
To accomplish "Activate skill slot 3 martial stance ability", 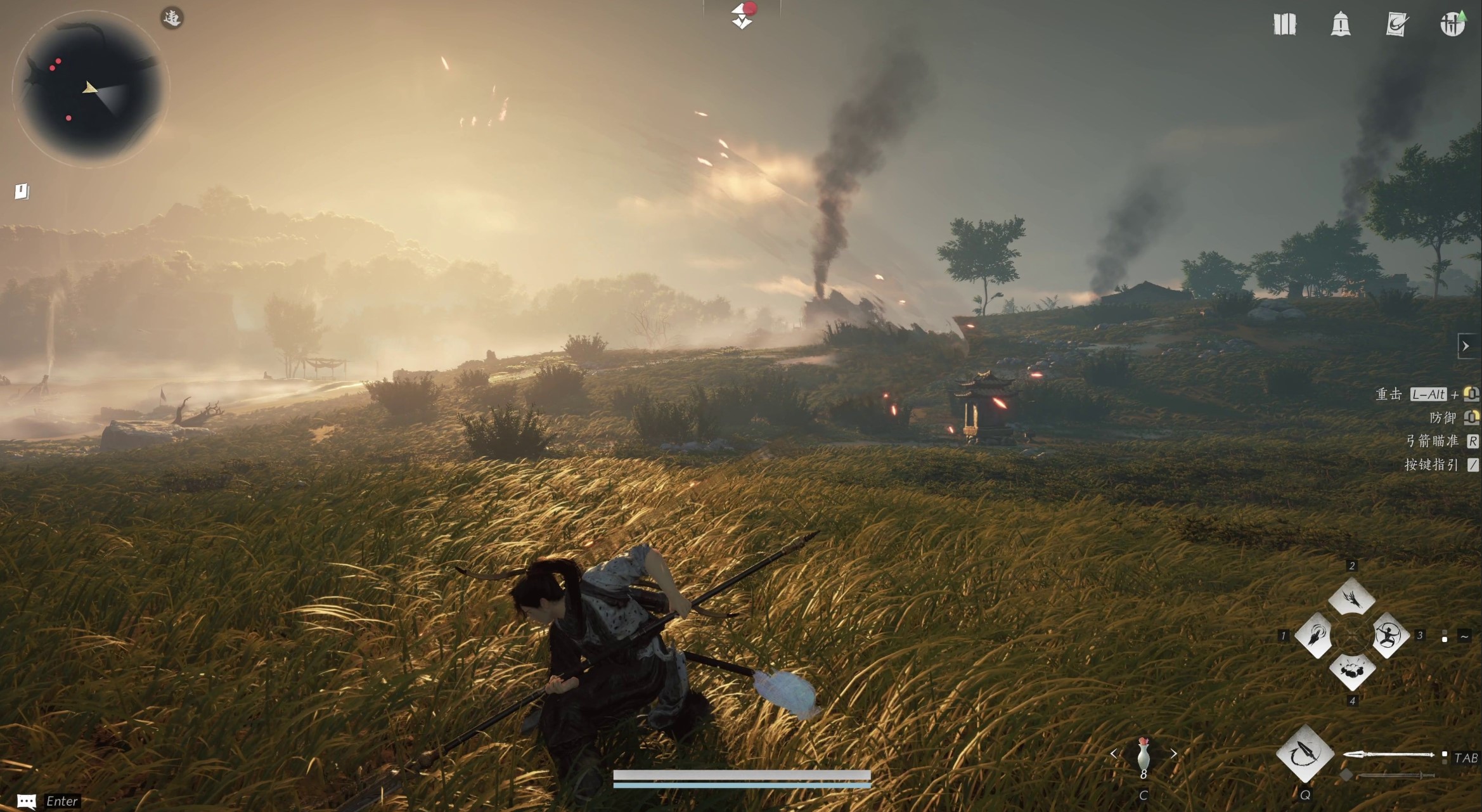I will 1389,635.
